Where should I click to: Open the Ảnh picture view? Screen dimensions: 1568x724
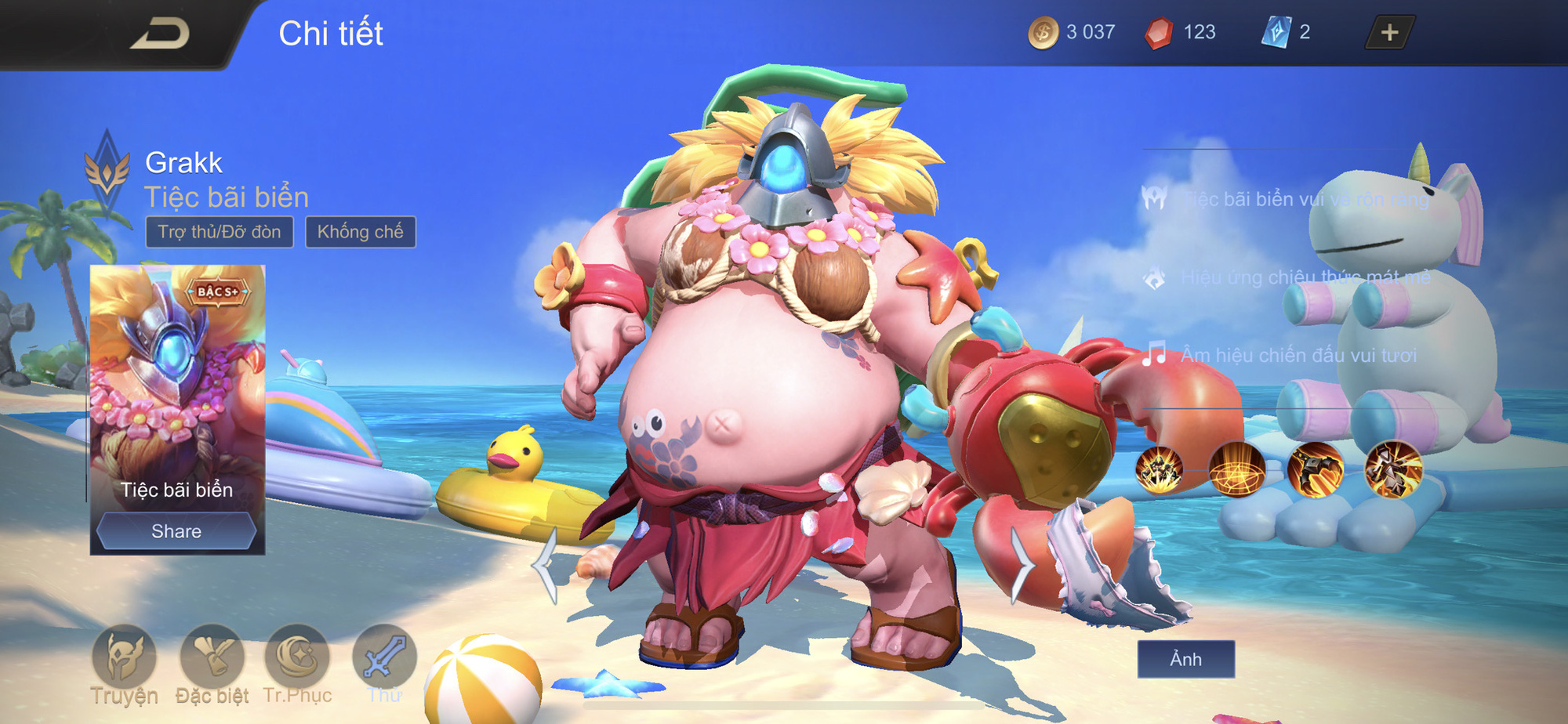coord(1185,659)
